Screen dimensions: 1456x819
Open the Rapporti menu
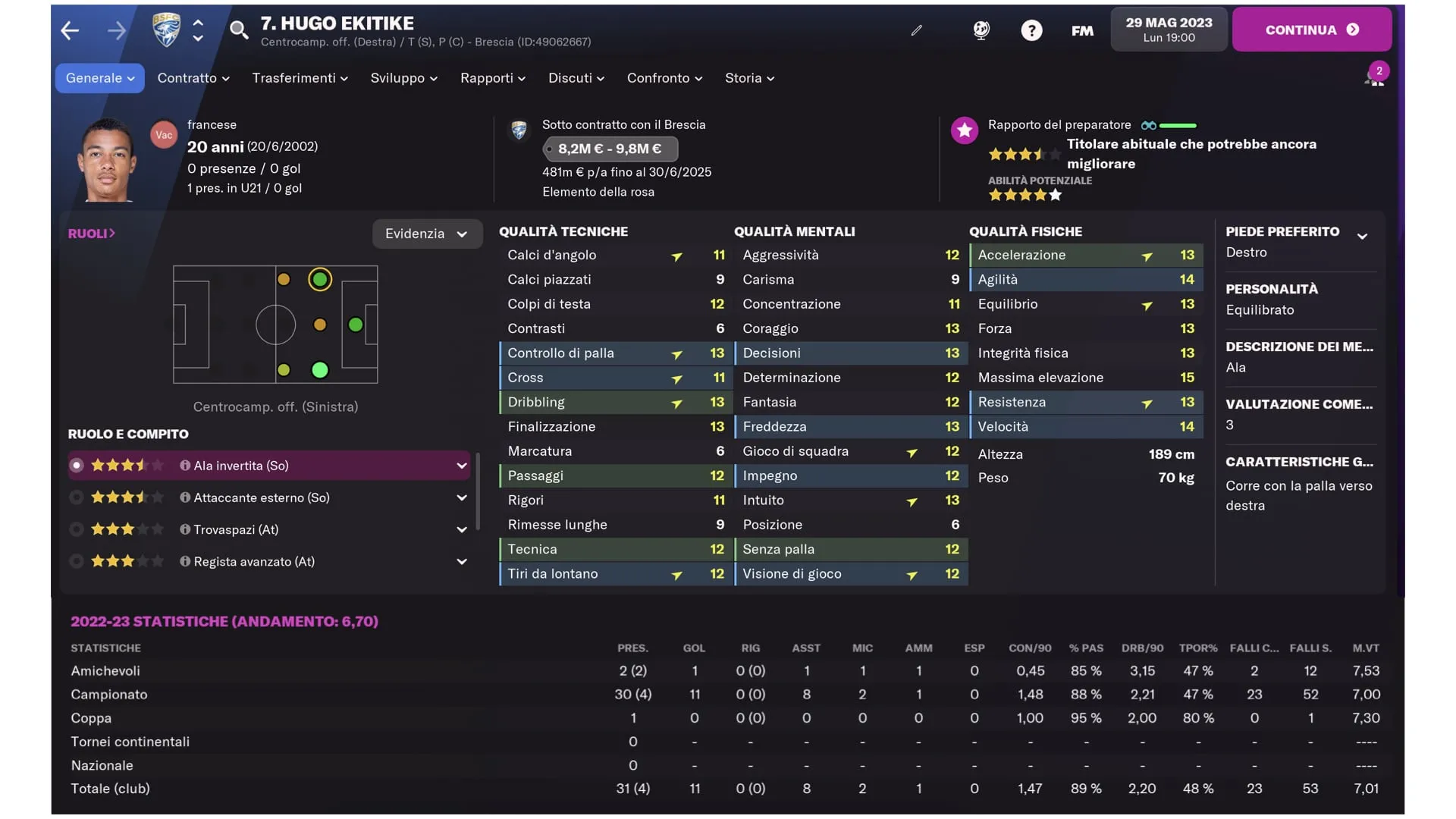click(492, 78)
